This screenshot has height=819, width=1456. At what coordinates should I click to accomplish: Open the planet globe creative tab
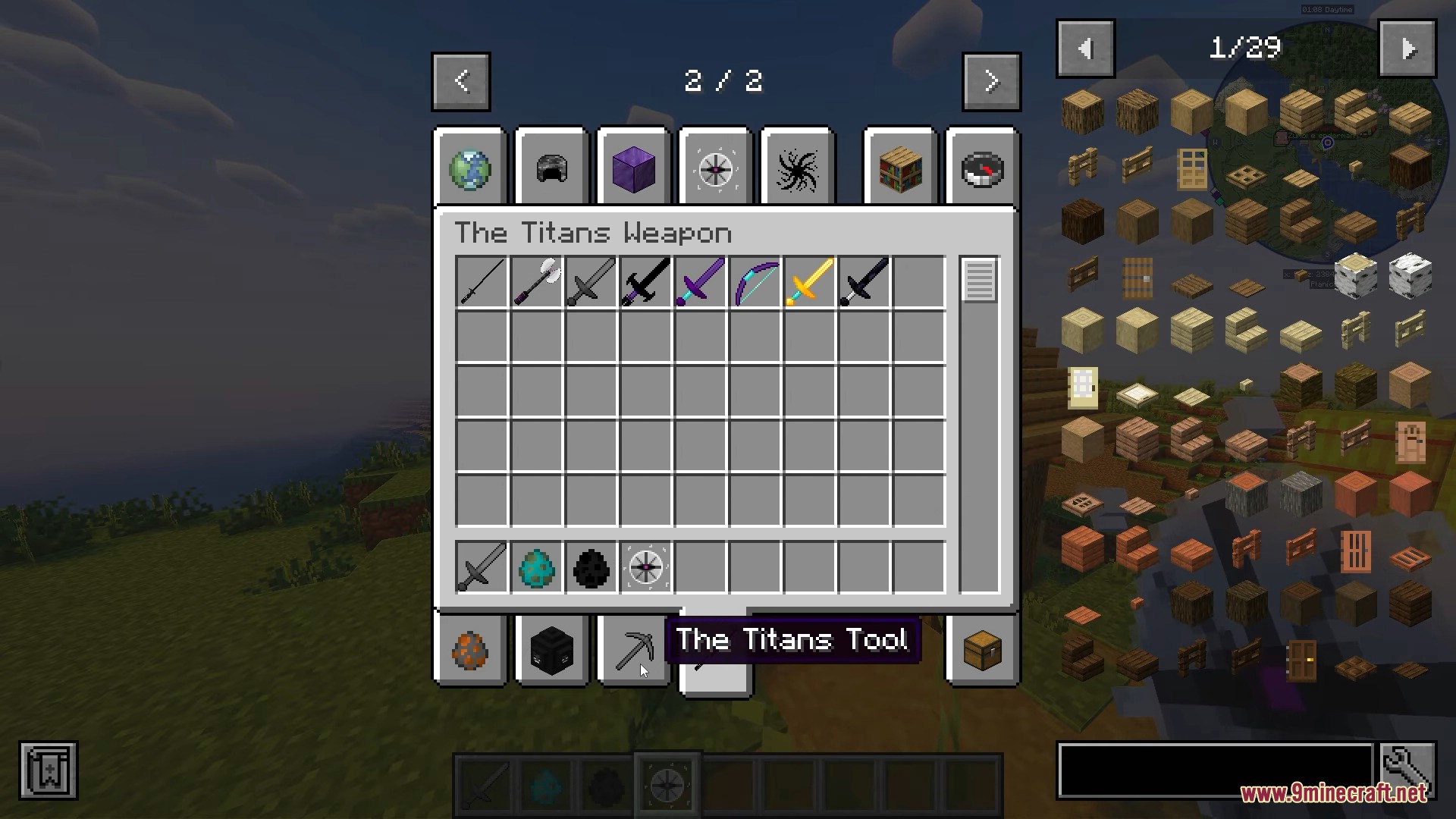coord(470,168)
